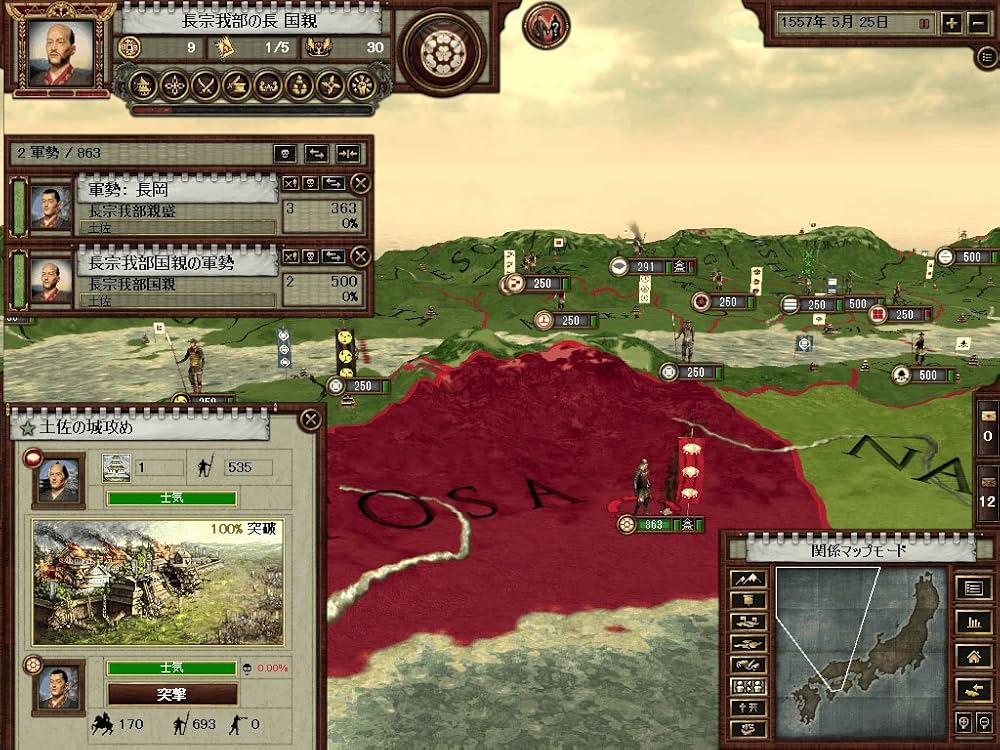Image resolution: width=1000 pixels, height=750 pixels.
Task: Open the ruler portrait for 国親
Action: (60, 50)
